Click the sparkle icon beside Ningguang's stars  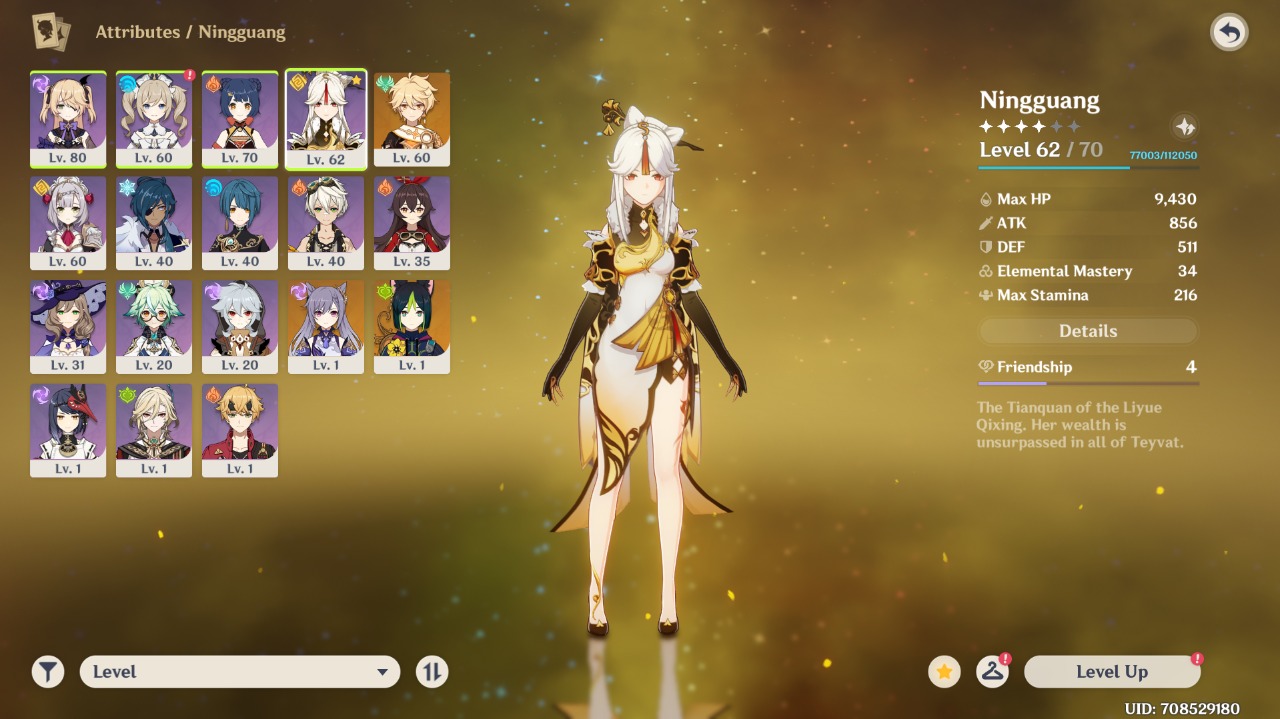point(1184,127)
